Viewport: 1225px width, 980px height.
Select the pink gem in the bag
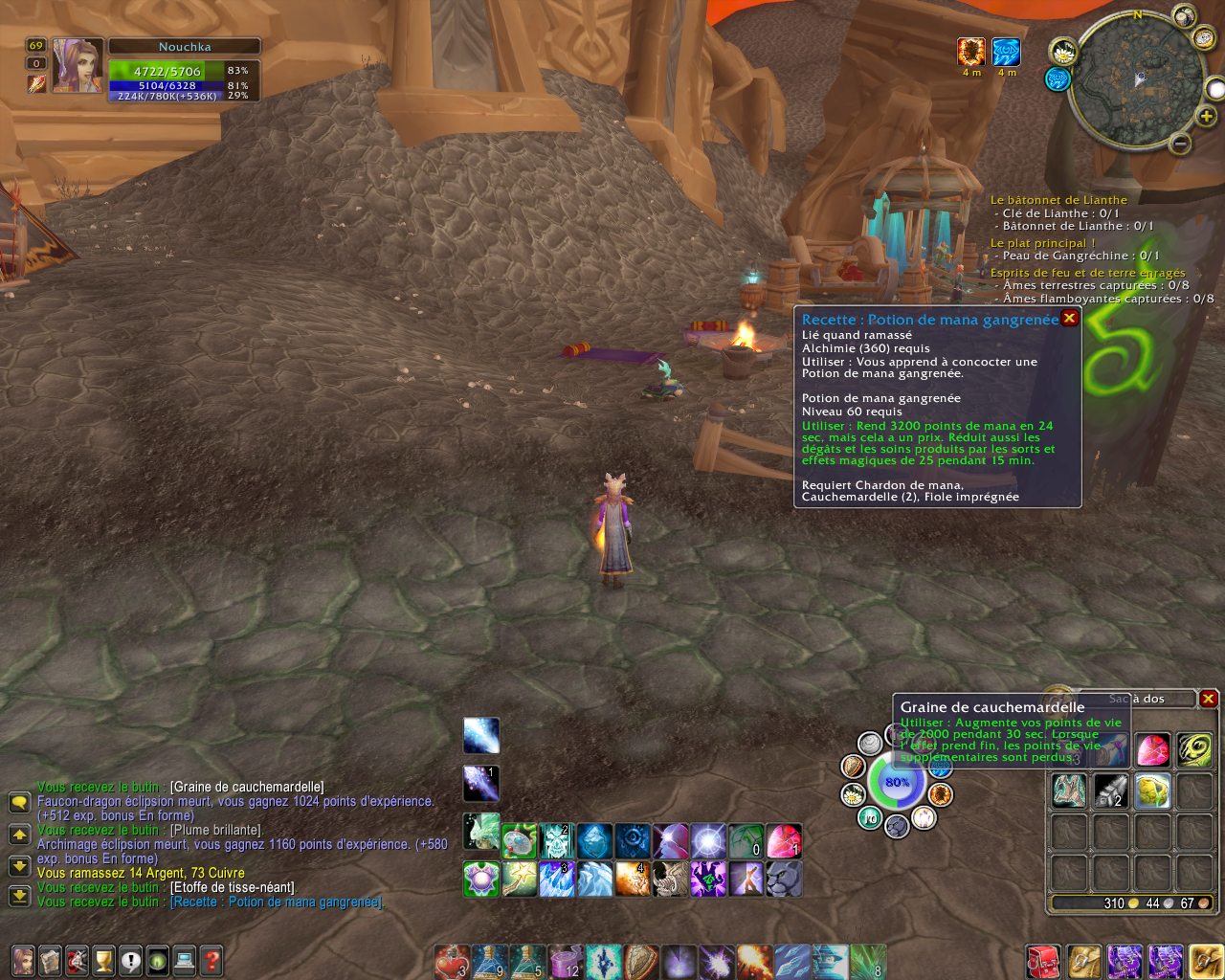(x=1152, y=750)
